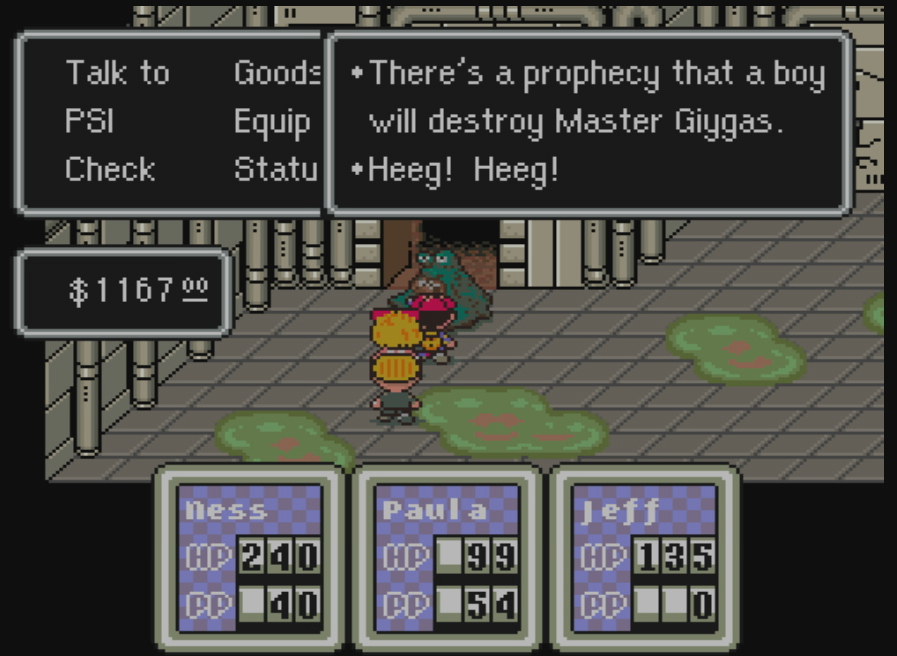Screen dimensions: 897x656
Task: Select Jeff's party status panel
Action: click(645, 558)
